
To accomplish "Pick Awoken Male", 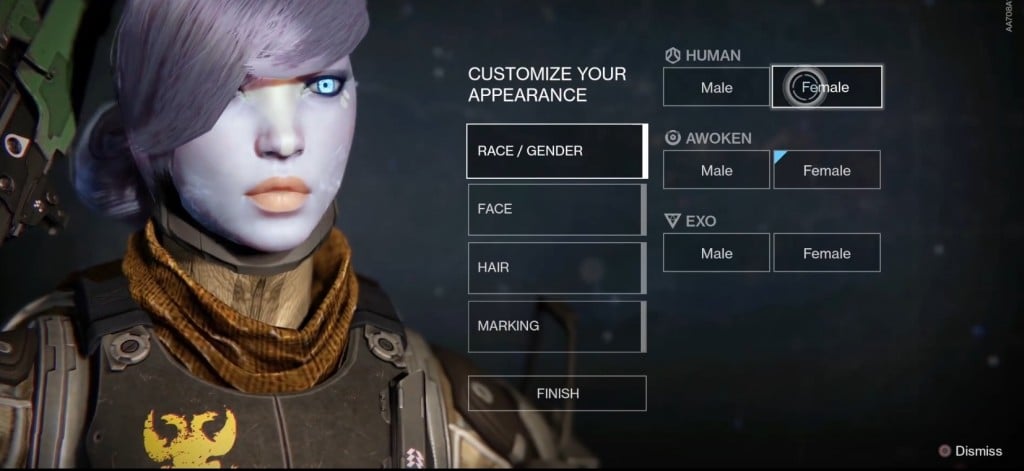I will (716, 170).
